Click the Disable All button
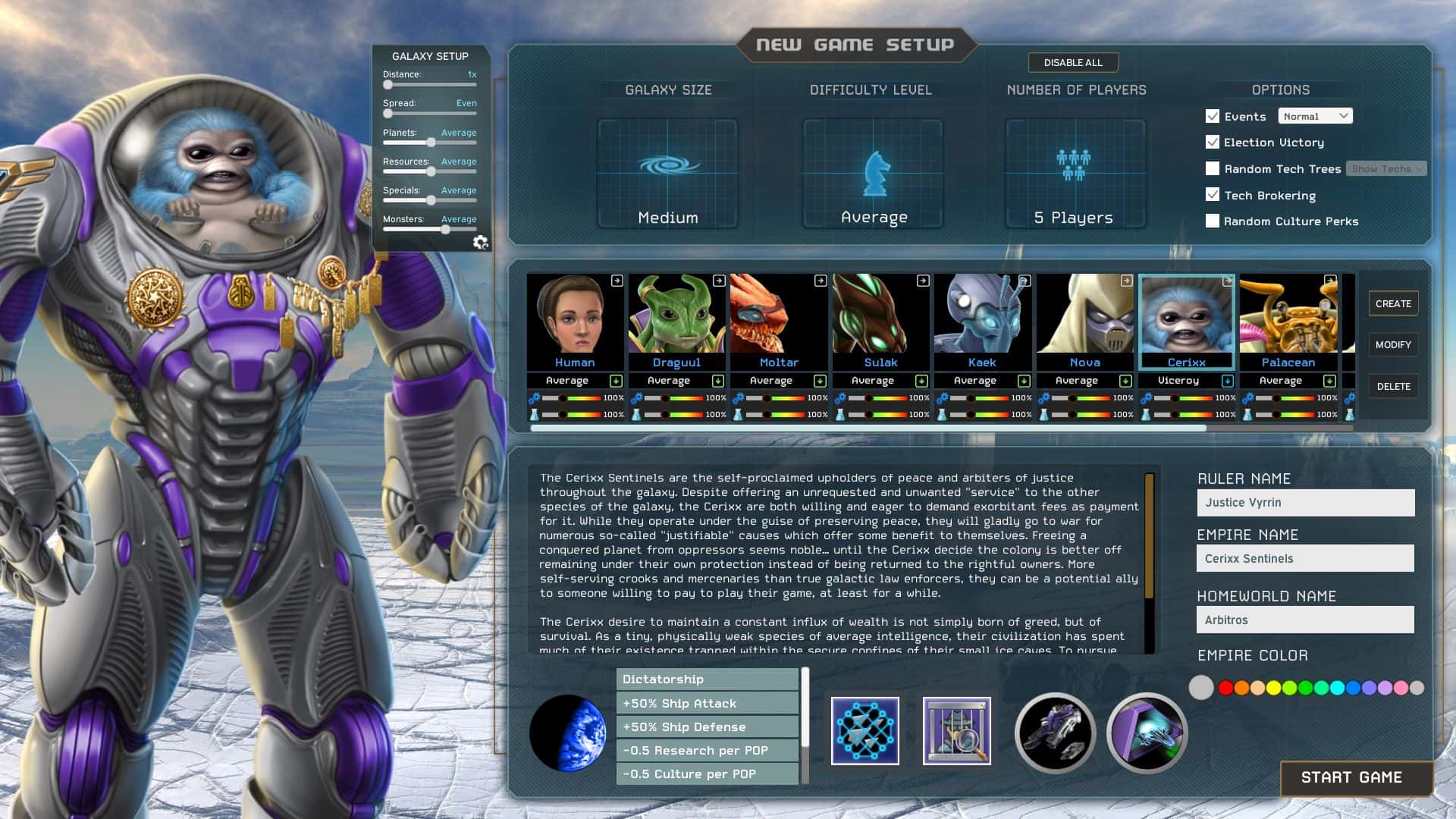Screen dimensions: 1456x819 point(1073,62)
